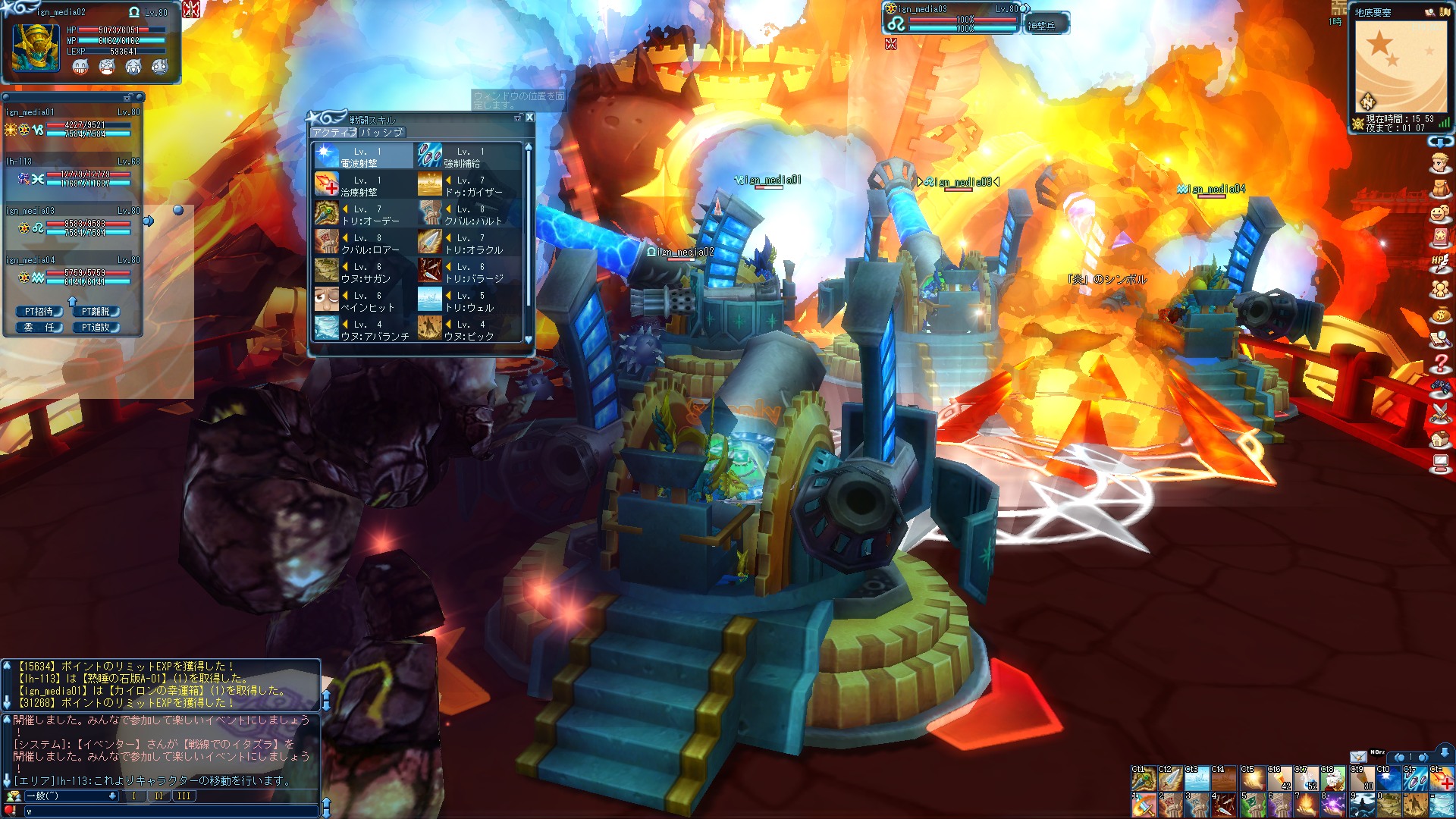The image size is (1456, 819).
Task: Use the flaming sword skill in hotbar slot 1
Action: coord(1144,805)
